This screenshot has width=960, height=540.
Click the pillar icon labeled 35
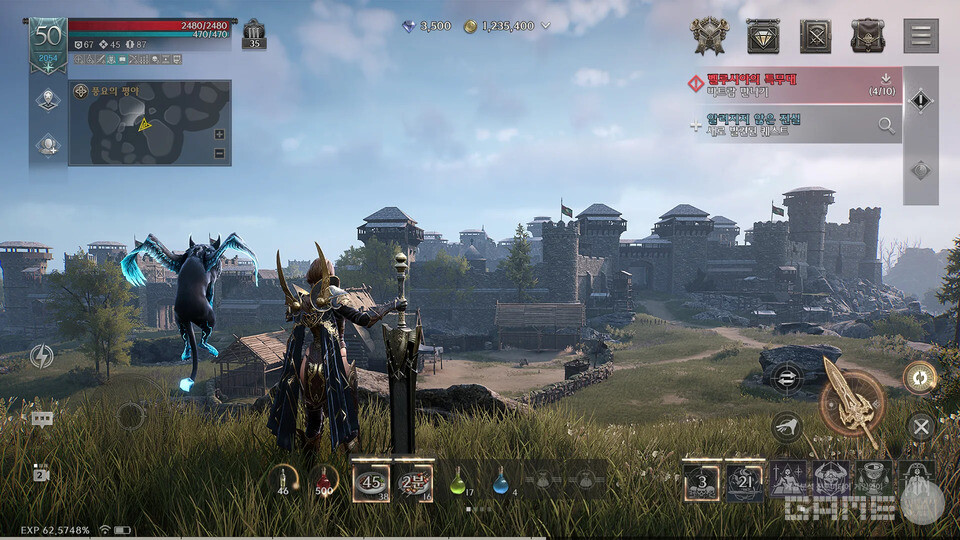(253, 33)
